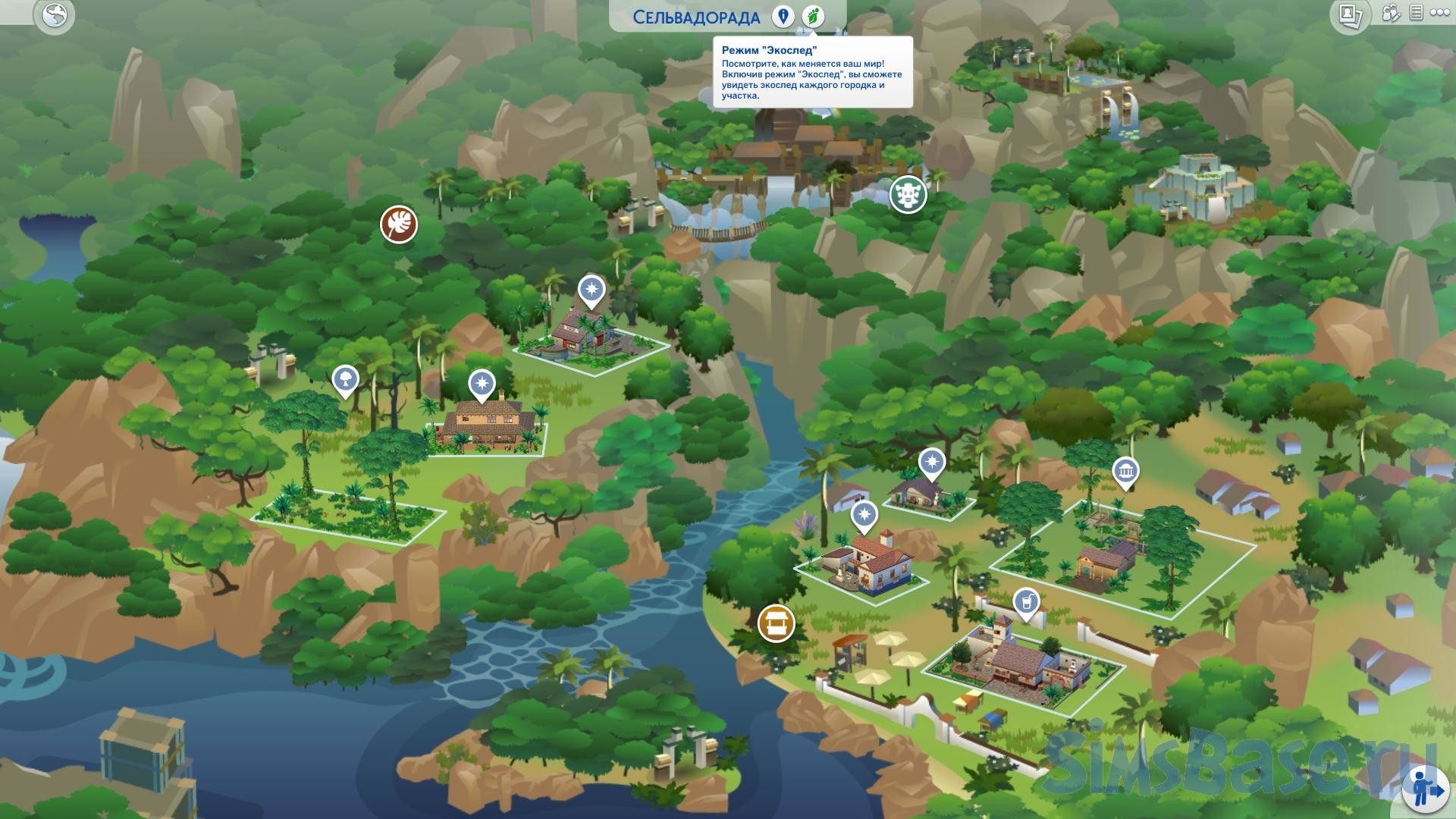Select the market stall map marker

point(776,623)
